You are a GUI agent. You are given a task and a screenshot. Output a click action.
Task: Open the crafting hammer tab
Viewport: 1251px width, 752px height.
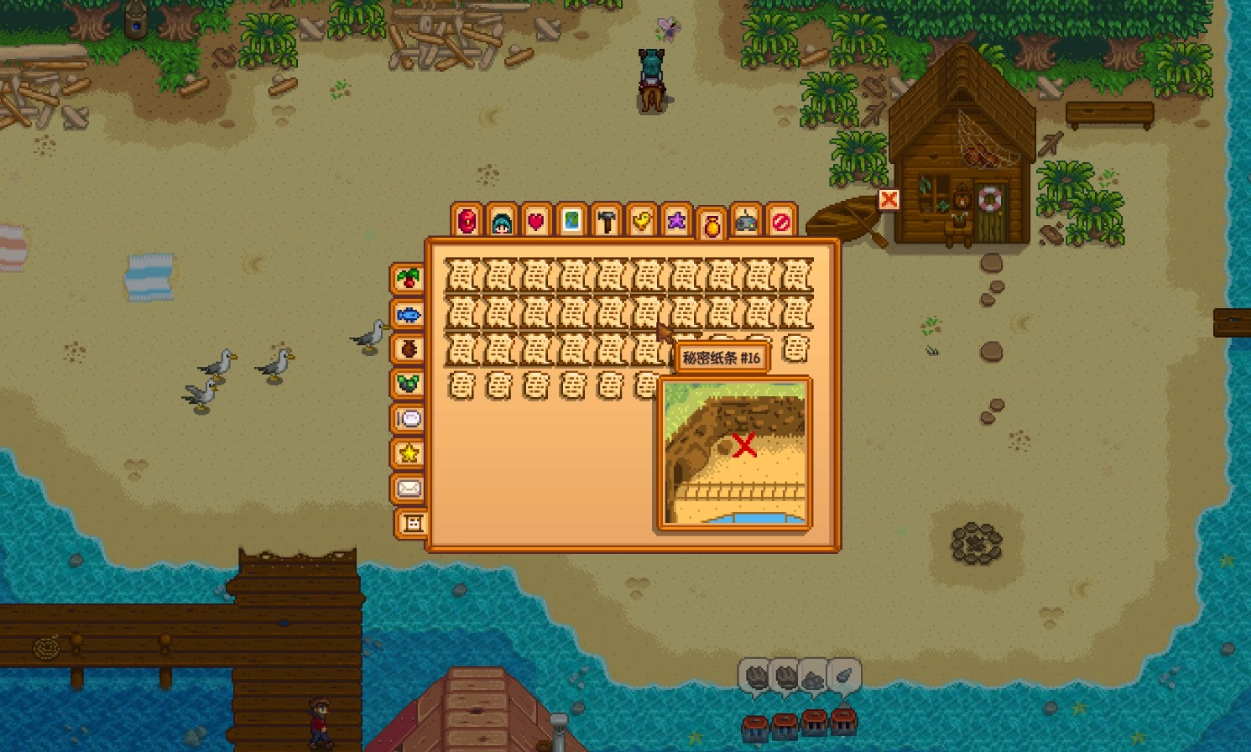(x=607, y=220)
